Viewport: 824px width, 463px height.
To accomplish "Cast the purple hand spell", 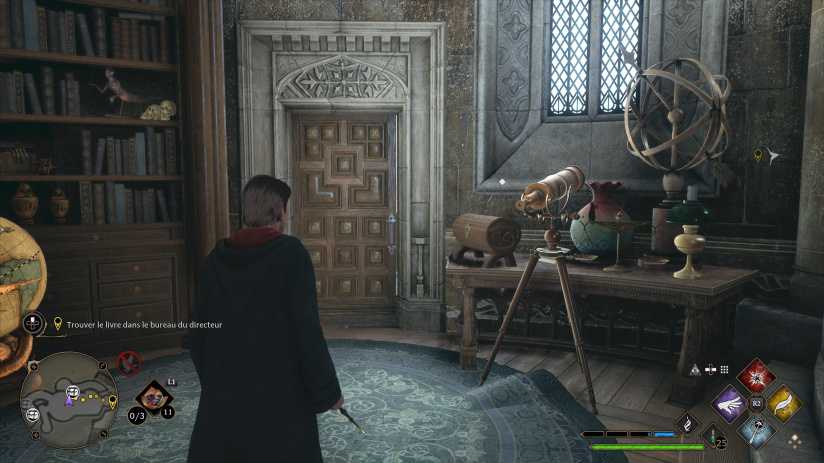I will pos(729,404).
